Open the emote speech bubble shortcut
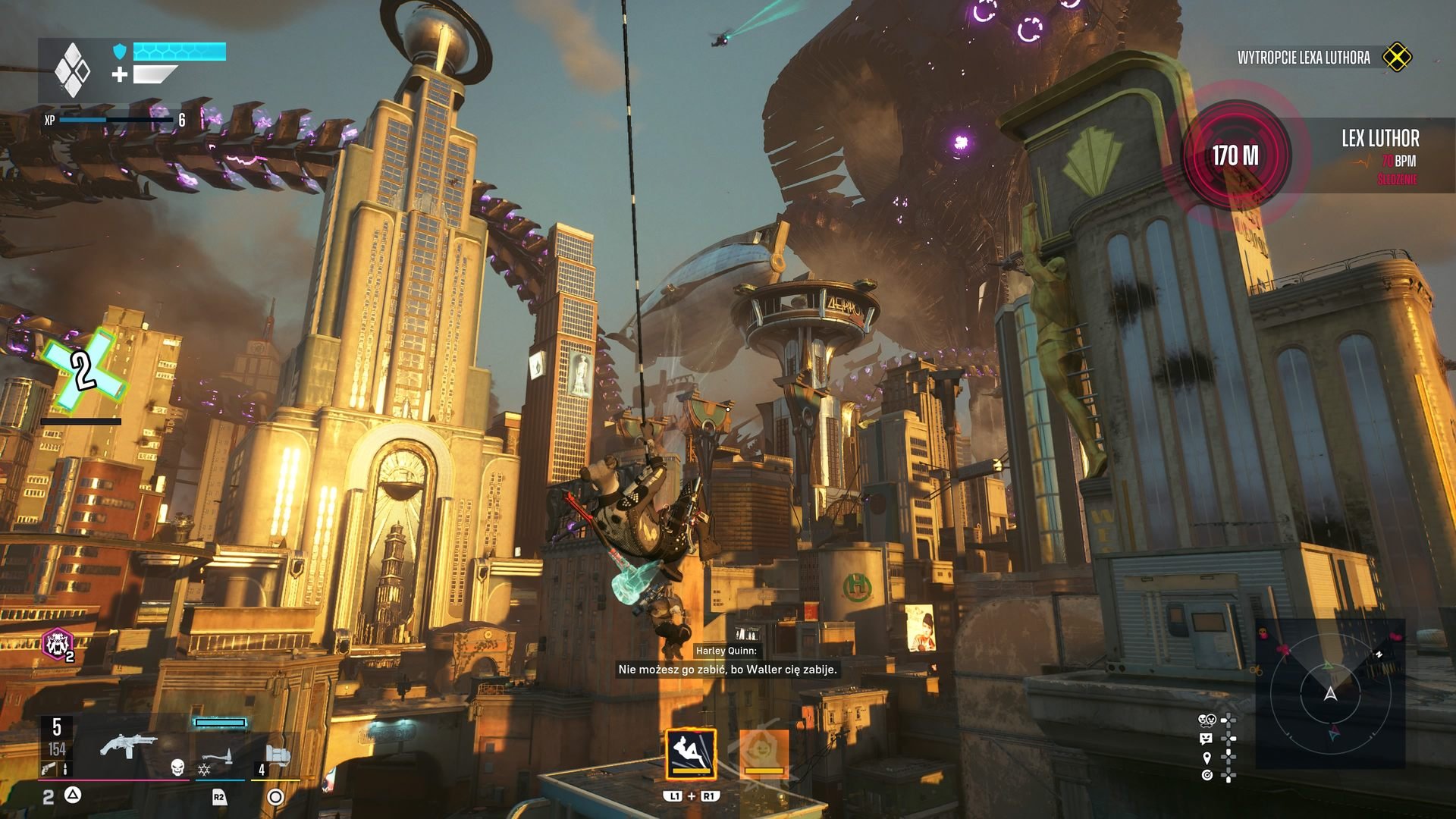The image size is (1456, 819). [1207, 739]
